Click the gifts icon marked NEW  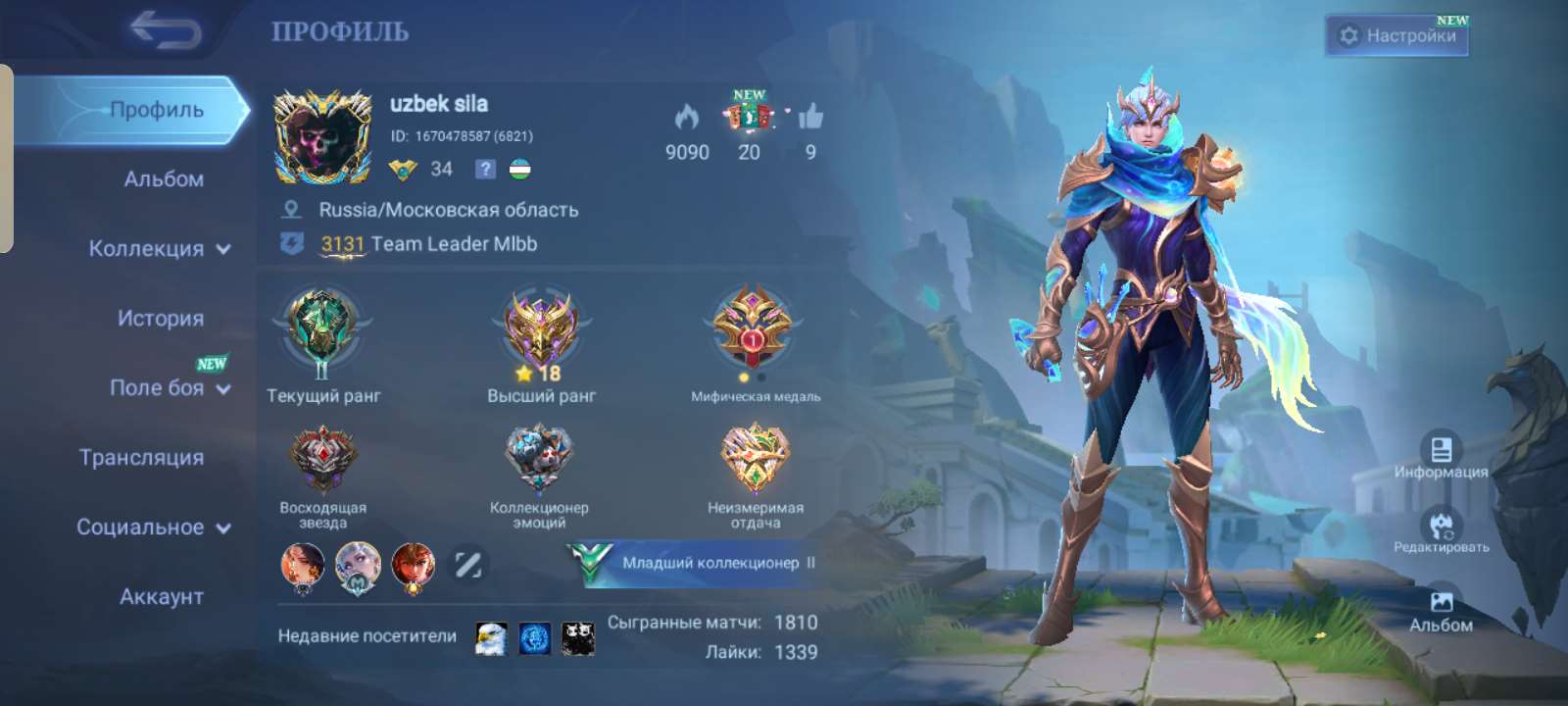tap(750, 120)
